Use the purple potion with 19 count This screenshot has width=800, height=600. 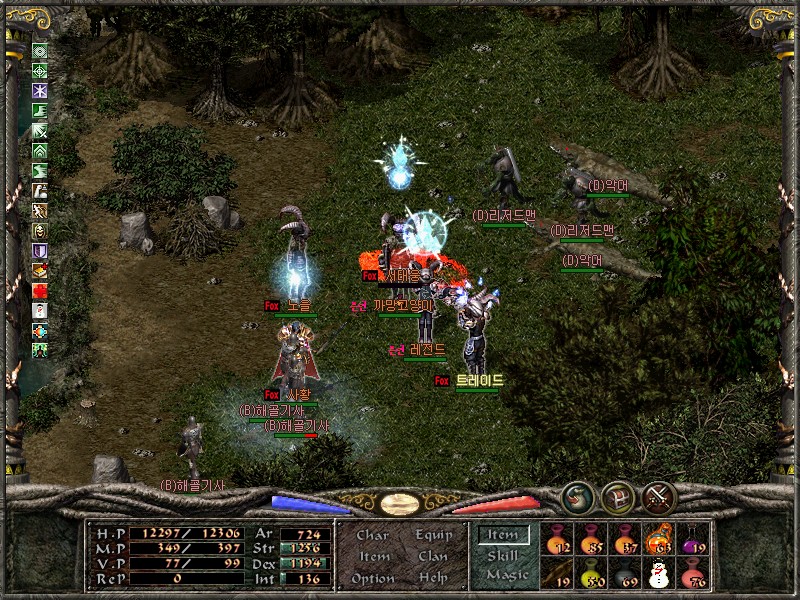tap(692, 540)
